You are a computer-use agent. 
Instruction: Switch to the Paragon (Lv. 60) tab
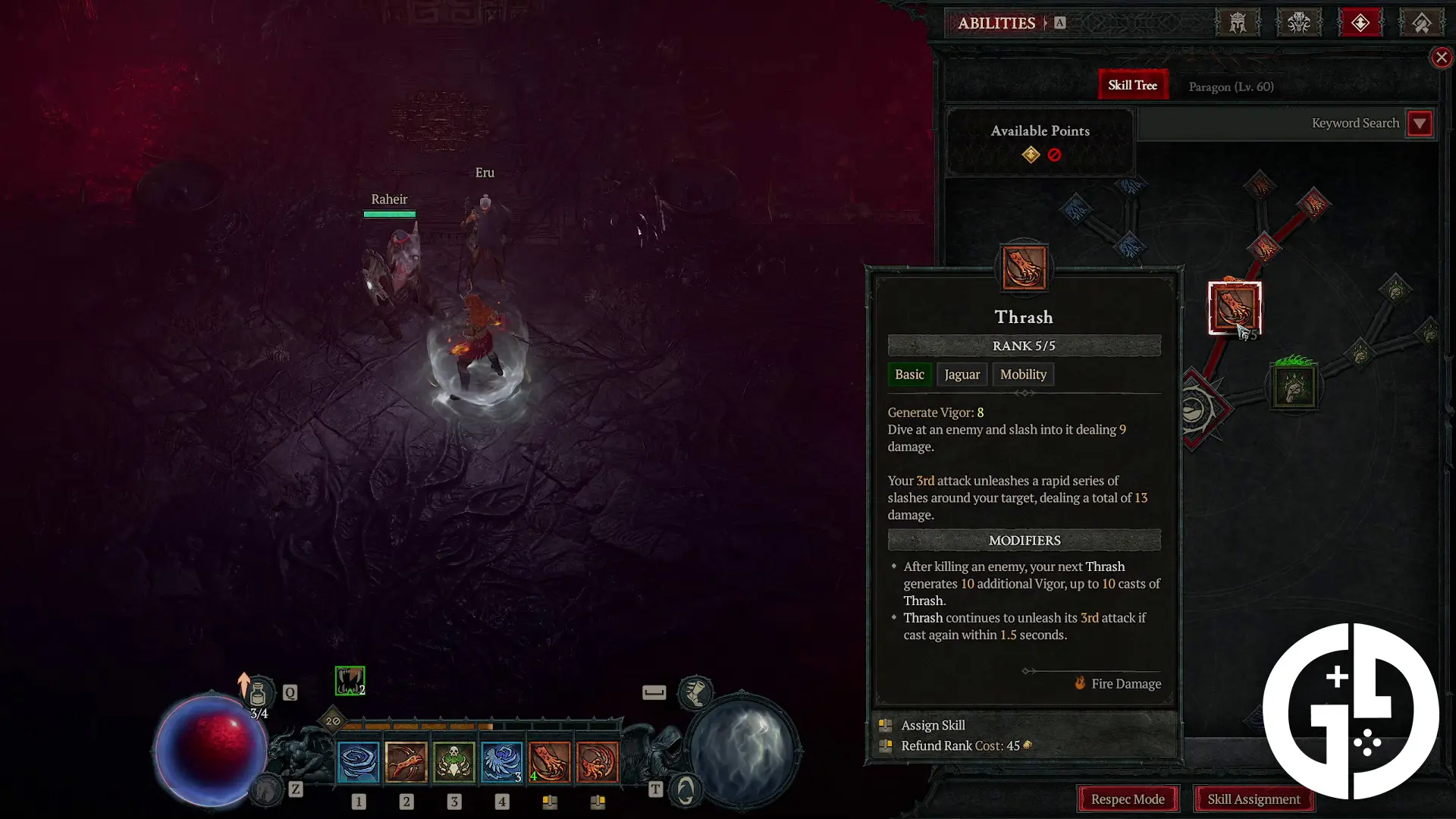tap(1230, 86)
